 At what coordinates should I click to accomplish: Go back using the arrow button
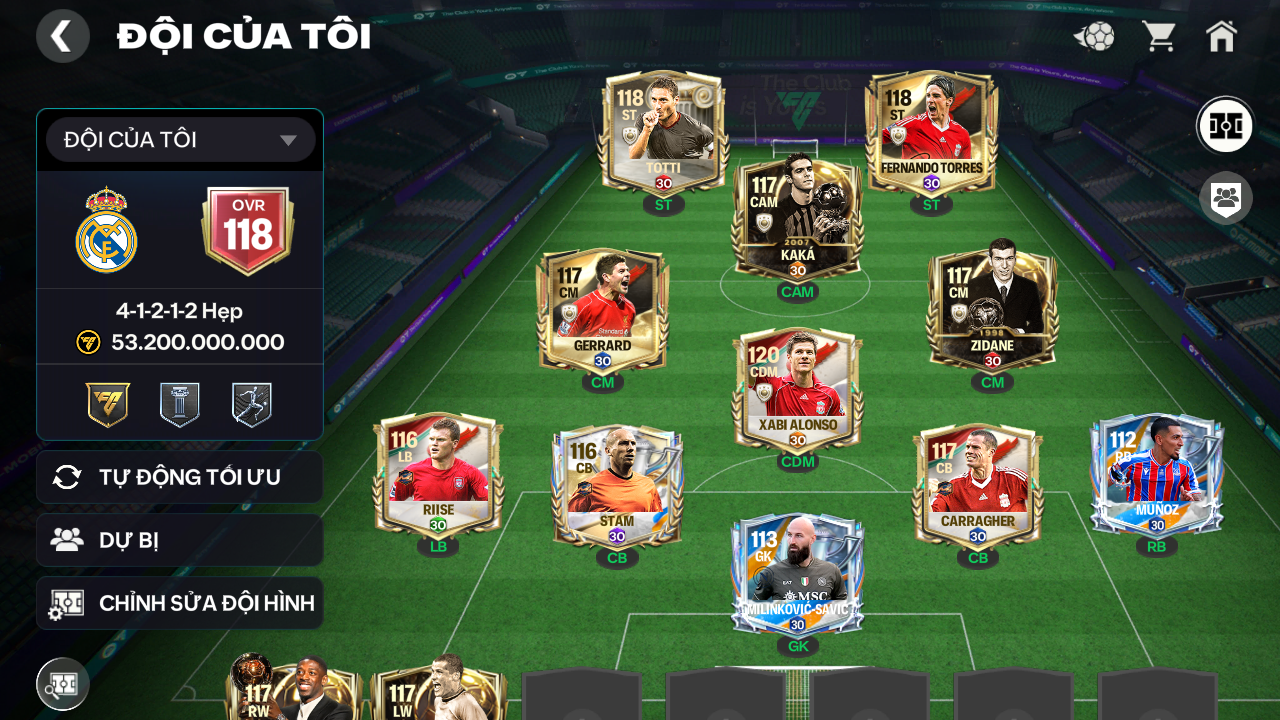(62, 36)
